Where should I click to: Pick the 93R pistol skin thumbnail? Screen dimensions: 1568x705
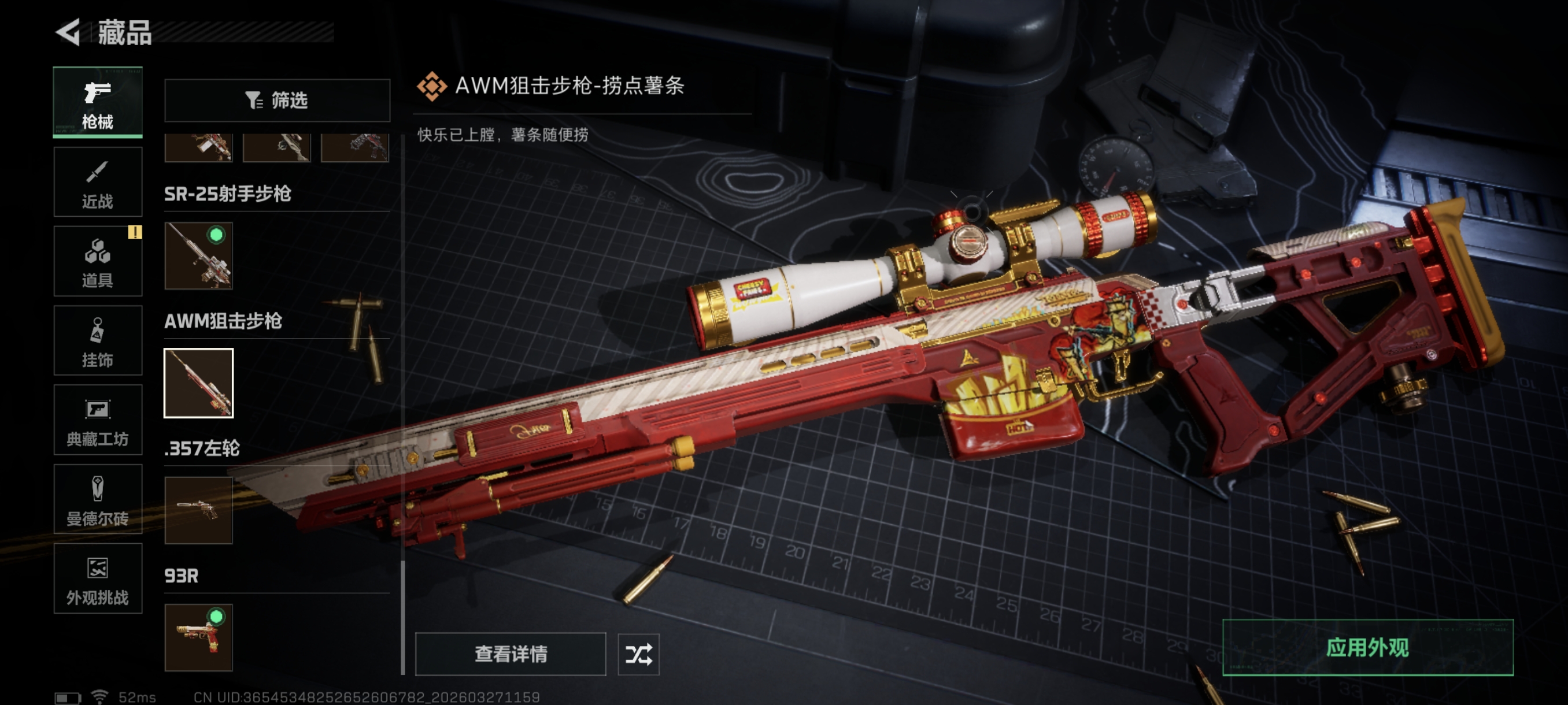click(198, 637)
